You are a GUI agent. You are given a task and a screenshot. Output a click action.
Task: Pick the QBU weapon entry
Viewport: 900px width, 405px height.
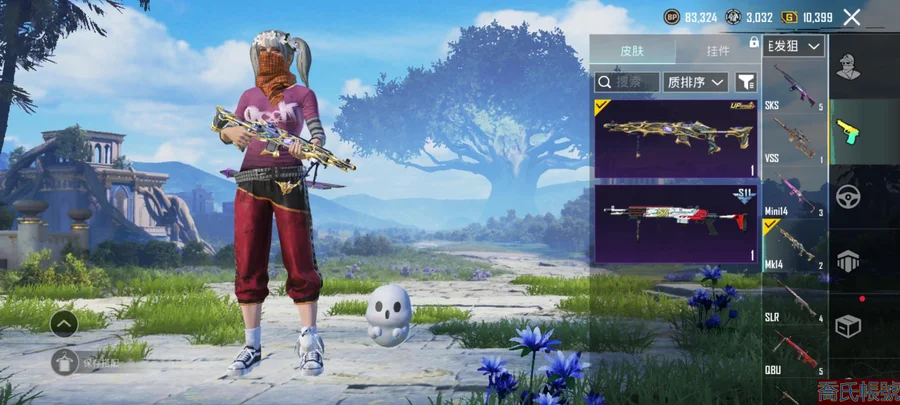(x=795, y=353)
